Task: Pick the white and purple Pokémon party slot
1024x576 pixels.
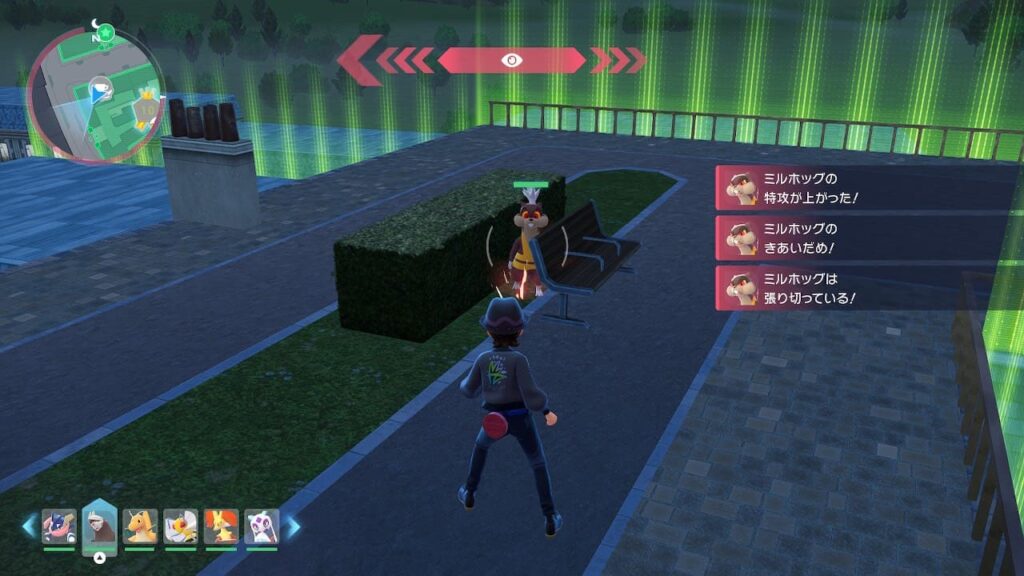Action: coord(262,526)
